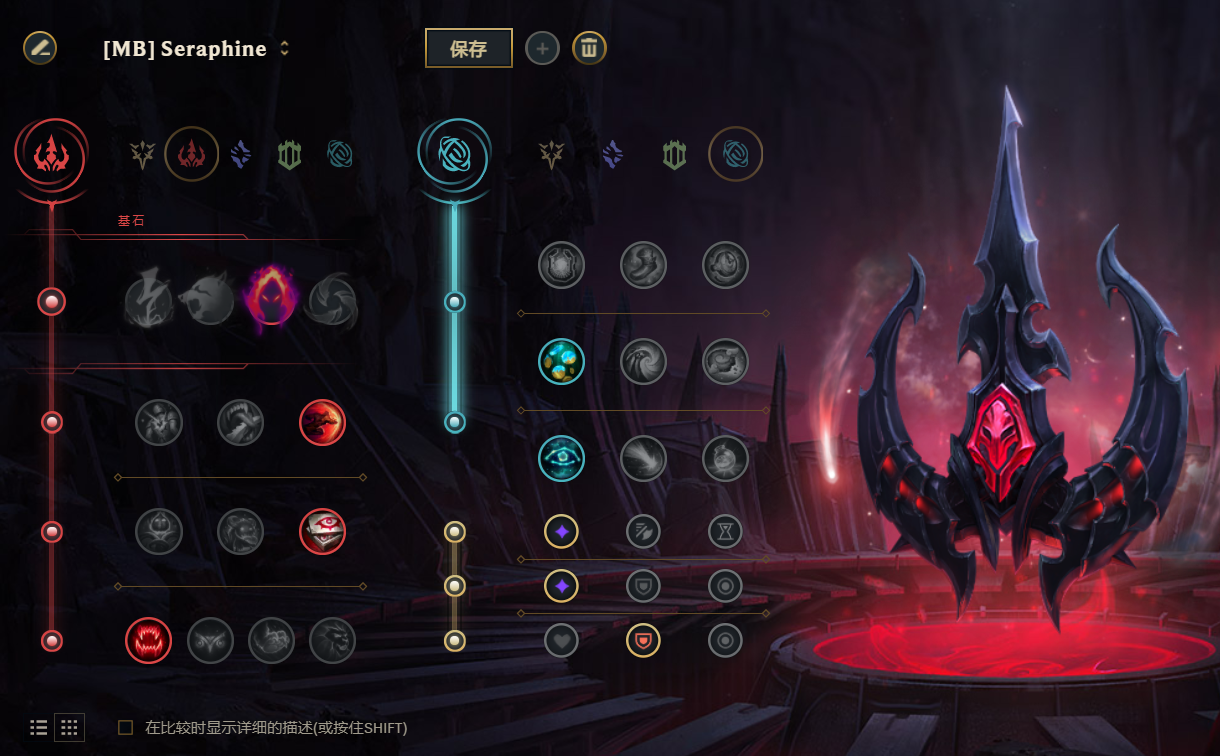Toggle detailed descriptions checkbox
The width and height of the screenshot is (1220, 756).
126,728
